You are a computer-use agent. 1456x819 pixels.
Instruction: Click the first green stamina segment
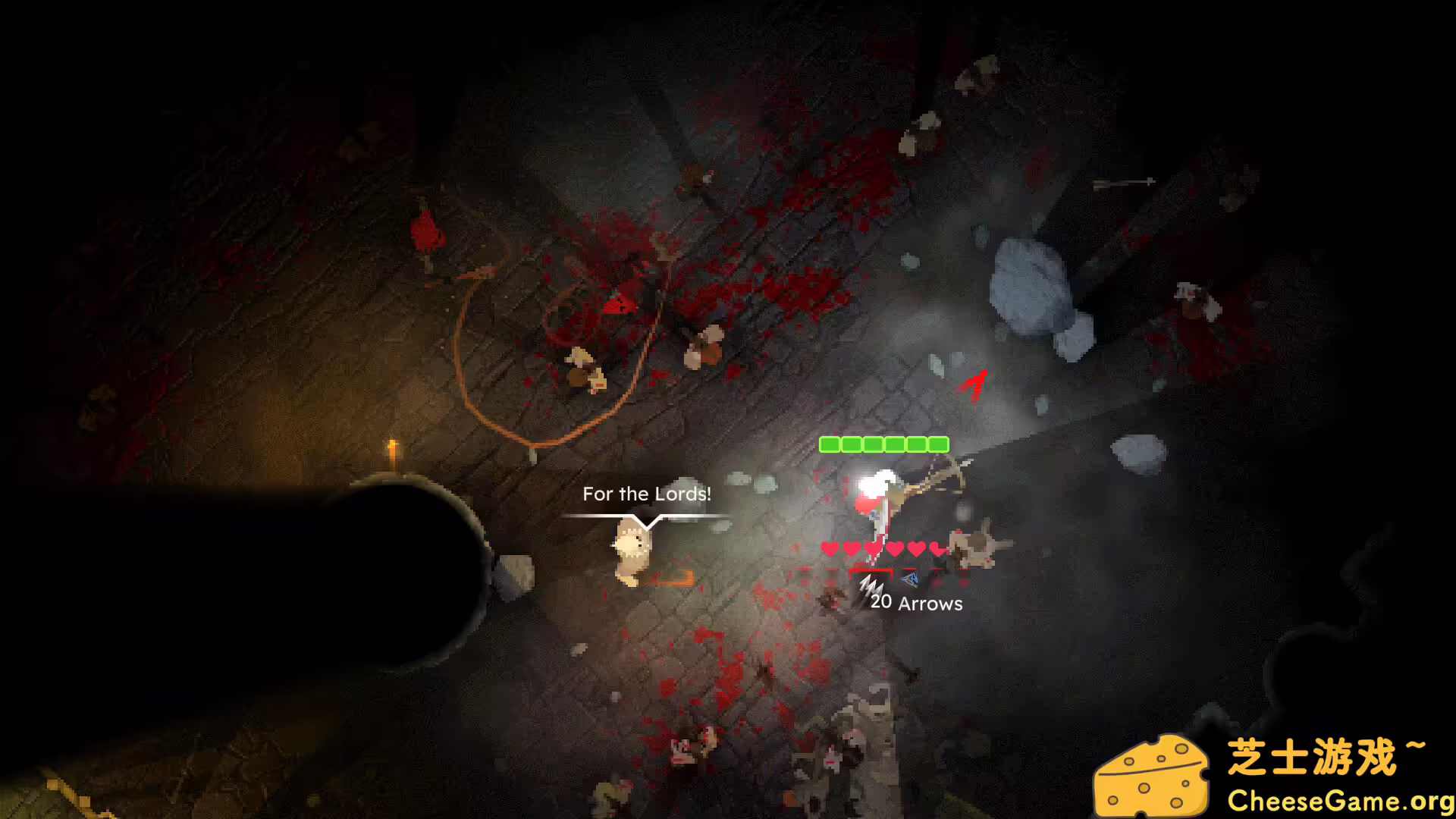point(828,444)
